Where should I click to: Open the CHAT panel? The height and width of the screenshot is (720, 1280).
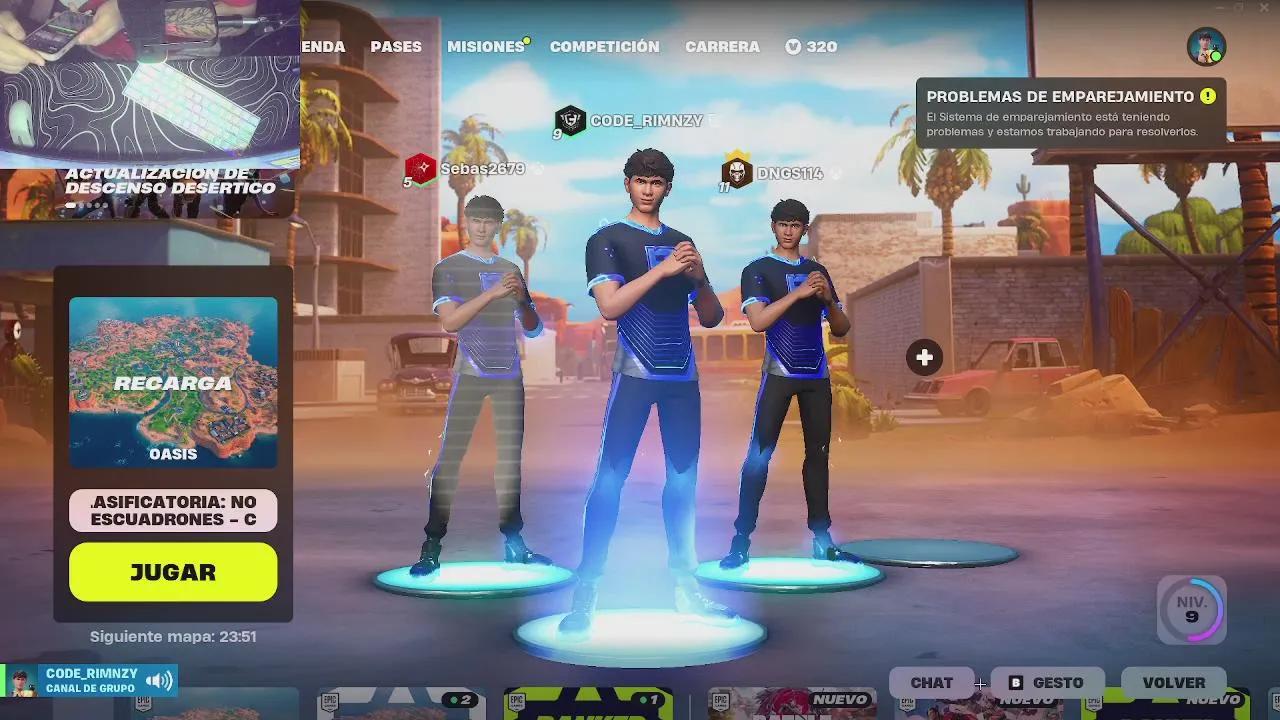pyautogui.click(x=932, y=682)
